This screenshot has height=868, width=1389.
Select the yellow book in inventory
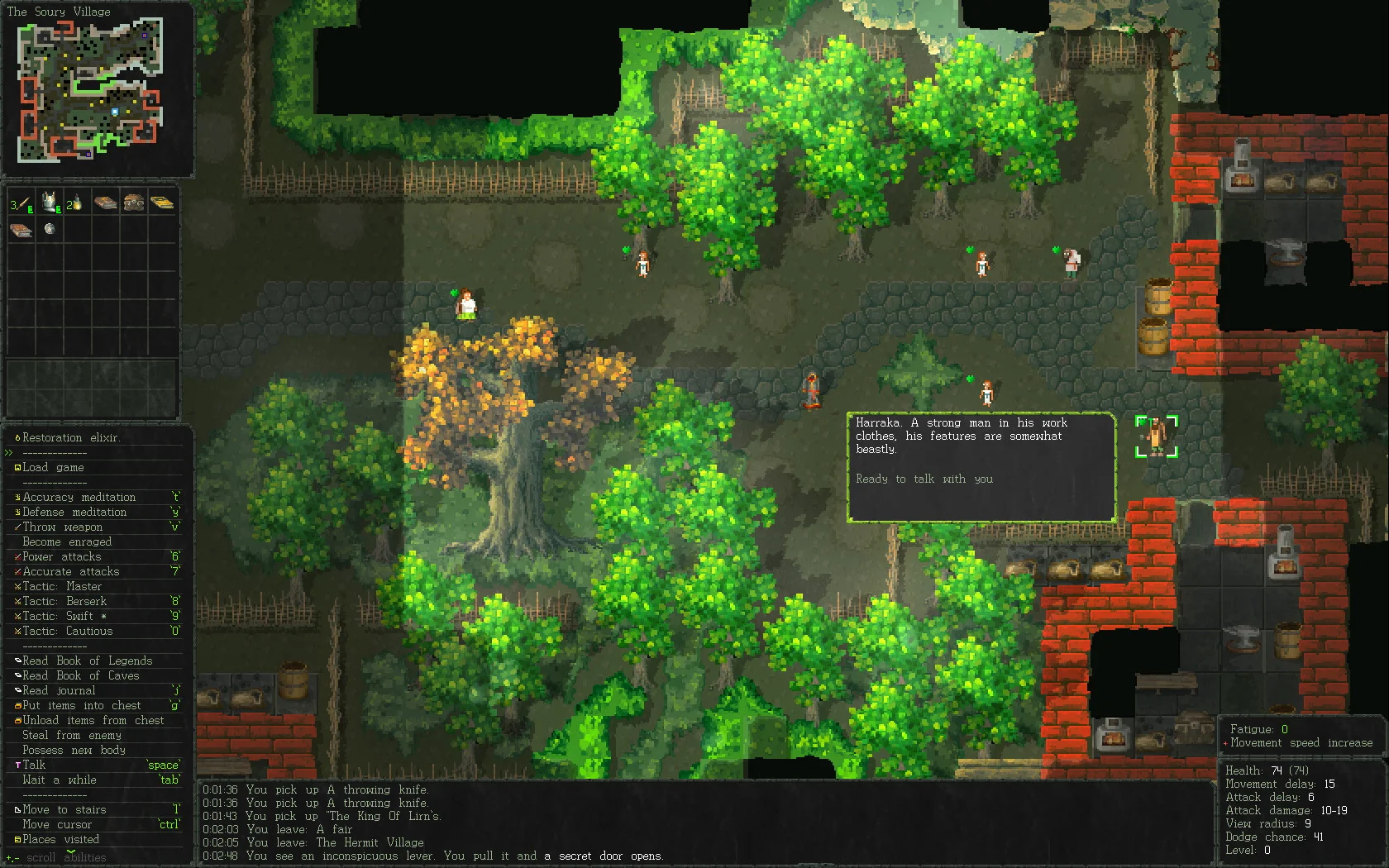pos(162,203)
